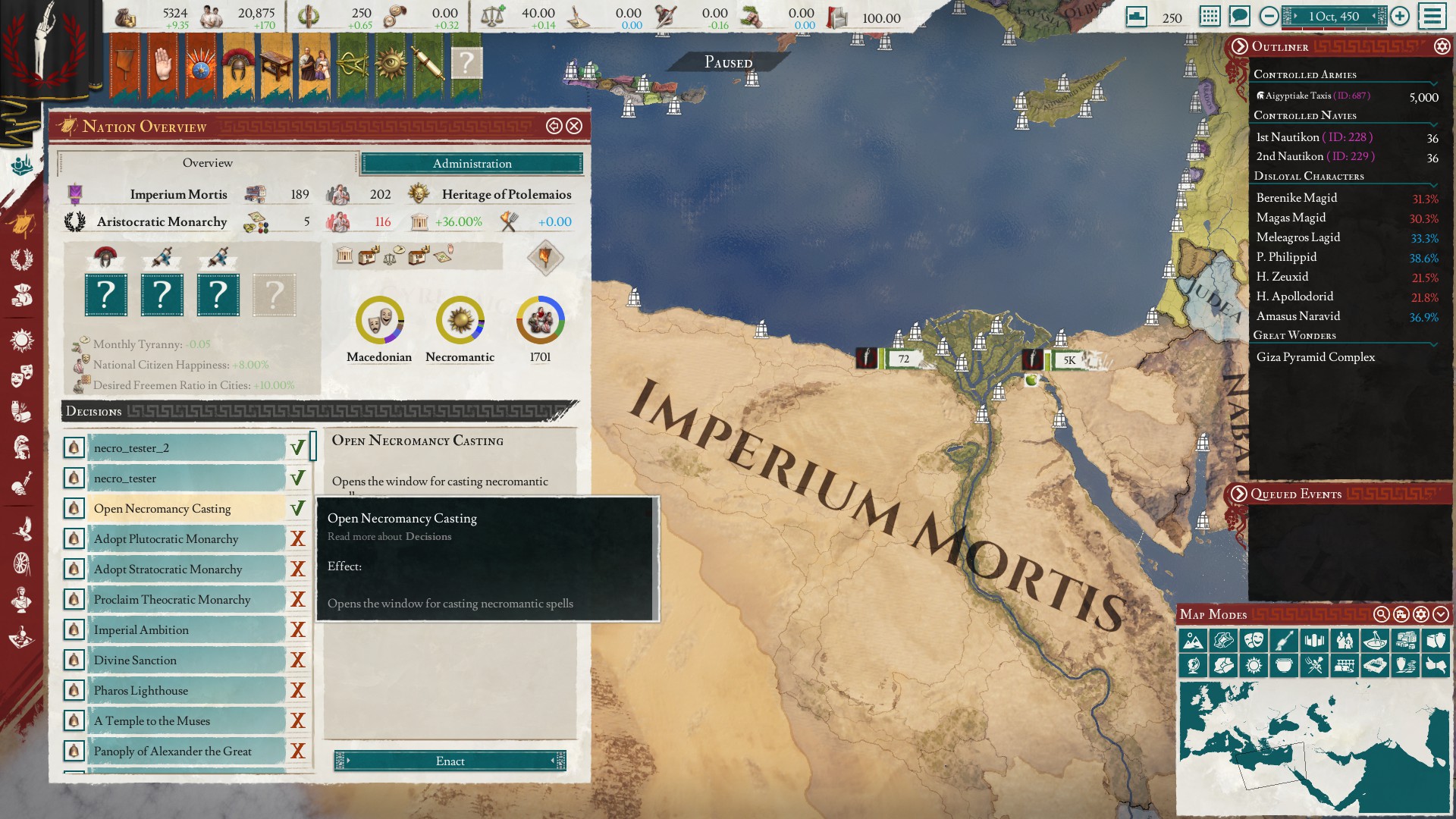Collapse the Outliner panel with its chevron
Image resolution: width=1456 pixels, height=819 pixels.
point(1241,47)
